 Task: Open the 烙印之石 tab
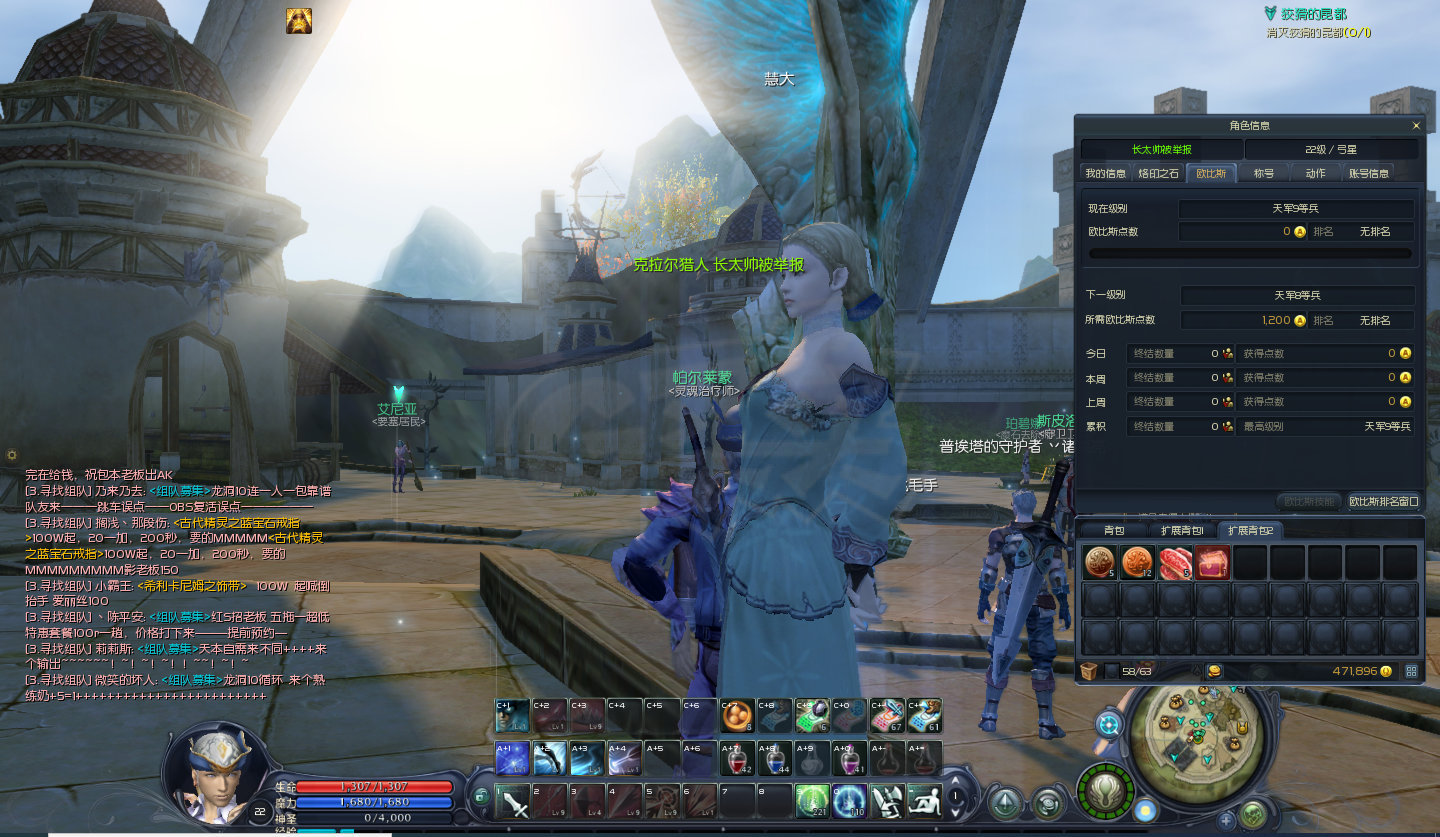click(1159, 173)
